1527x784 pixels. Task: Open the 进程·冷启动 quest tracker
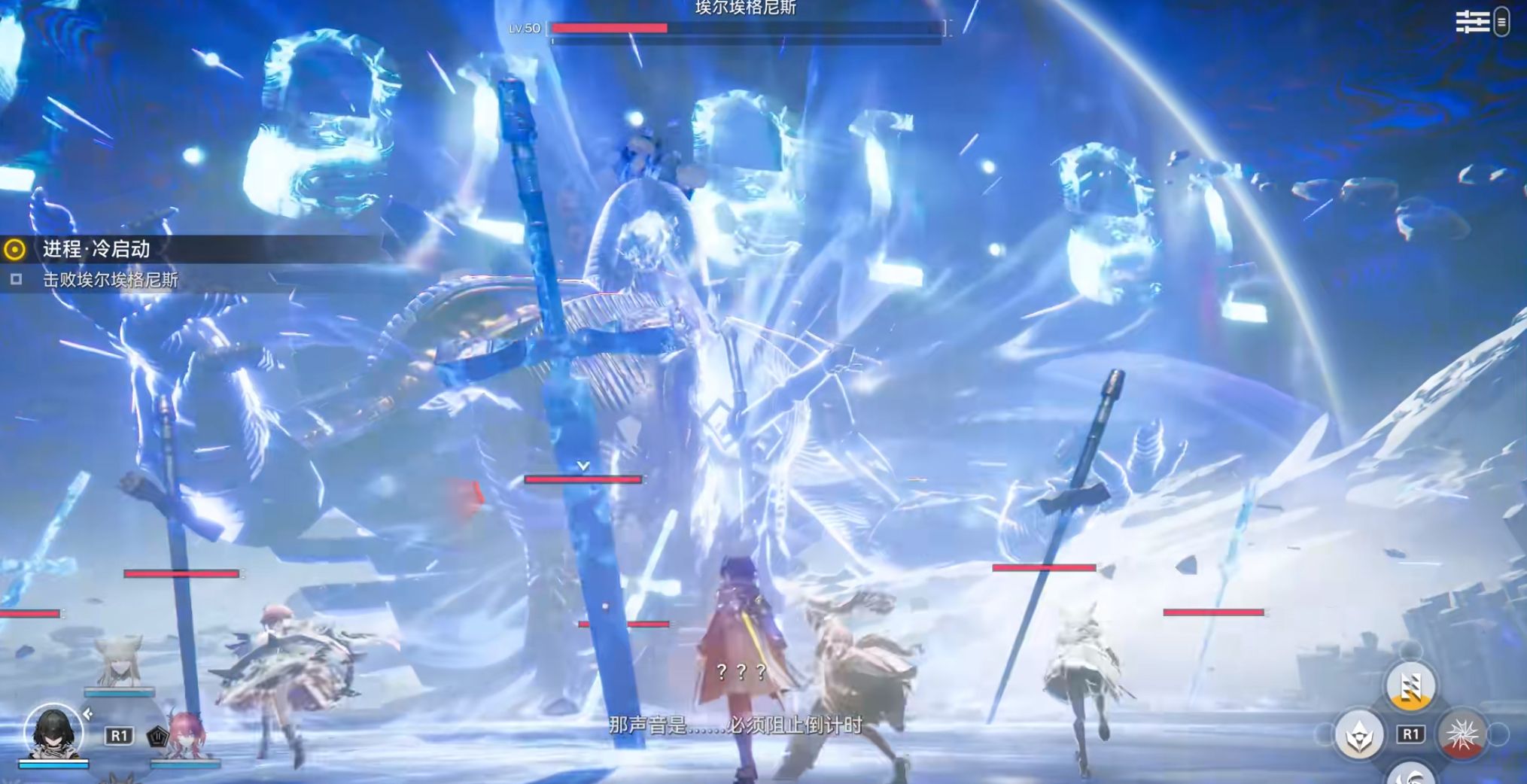coord(96,249)
